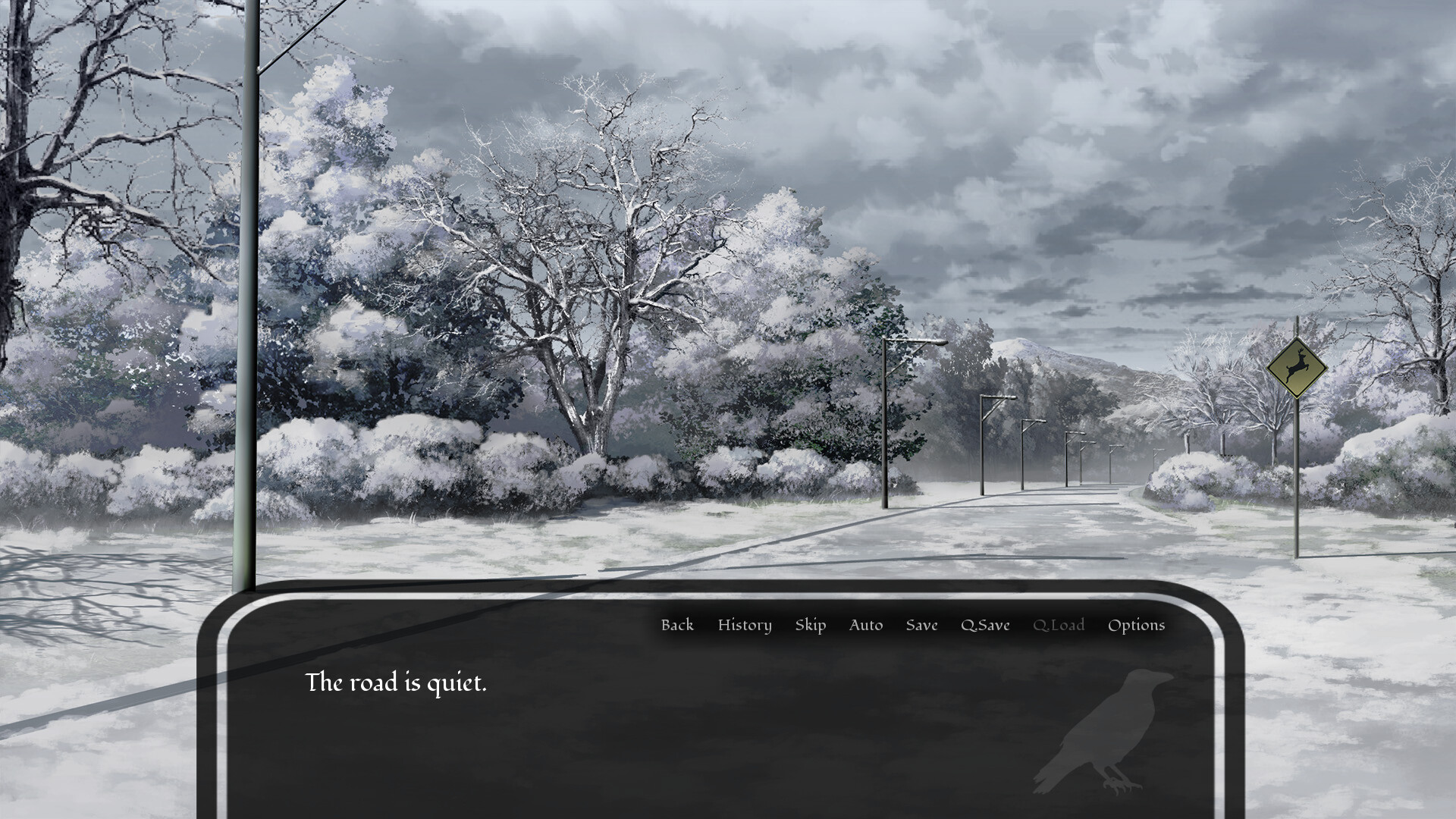
Task: Open the Options menu
Action: tap(1135, 625)
